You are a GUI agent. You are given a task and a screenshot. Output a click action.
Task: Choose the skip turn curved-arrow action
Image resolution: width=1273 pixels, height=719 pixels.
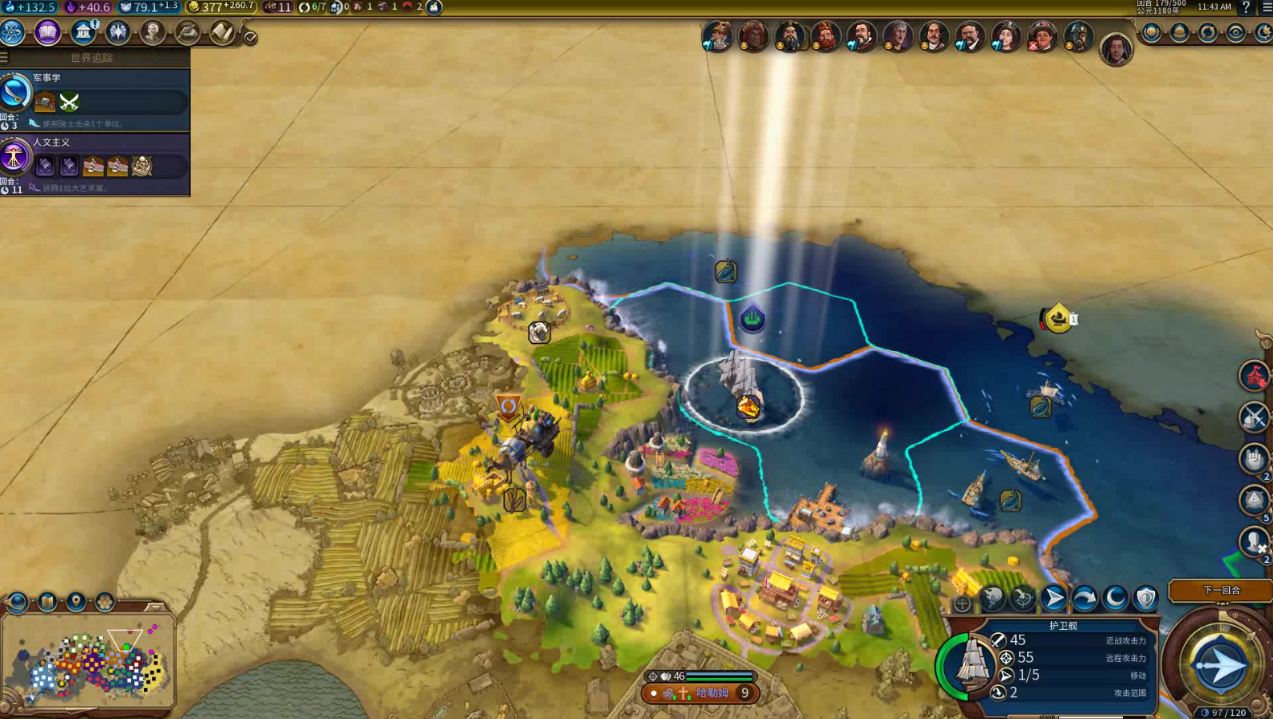click(x=1084, y=599)
